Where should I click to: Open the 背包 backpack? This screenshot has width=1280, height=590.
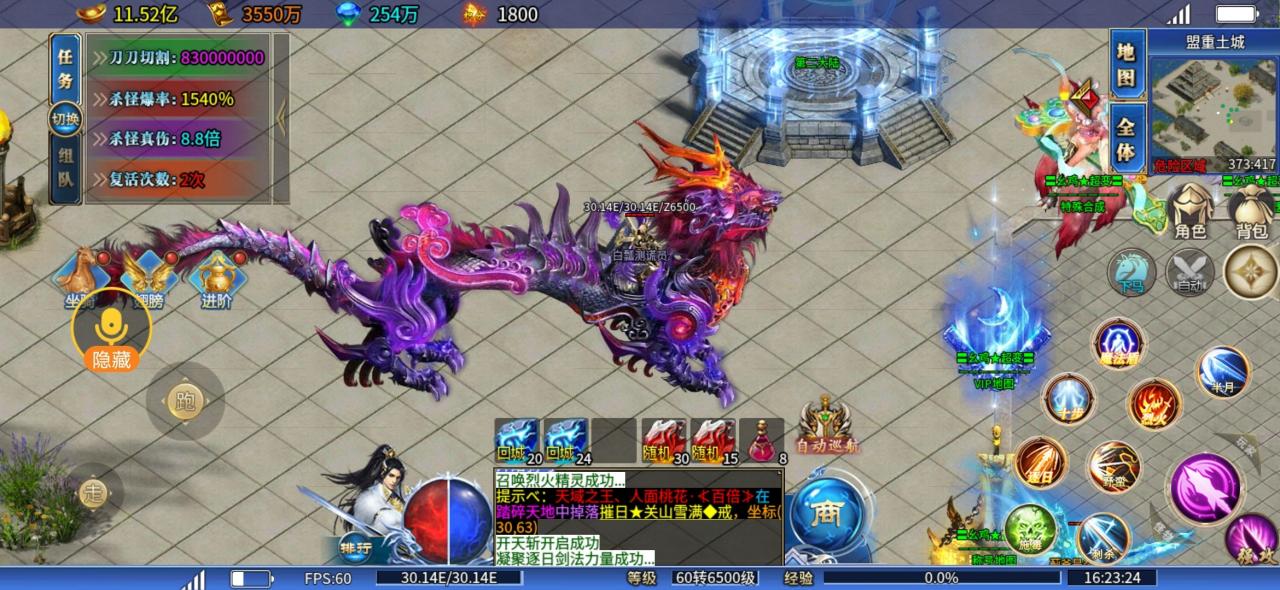tap(1250, 212)
